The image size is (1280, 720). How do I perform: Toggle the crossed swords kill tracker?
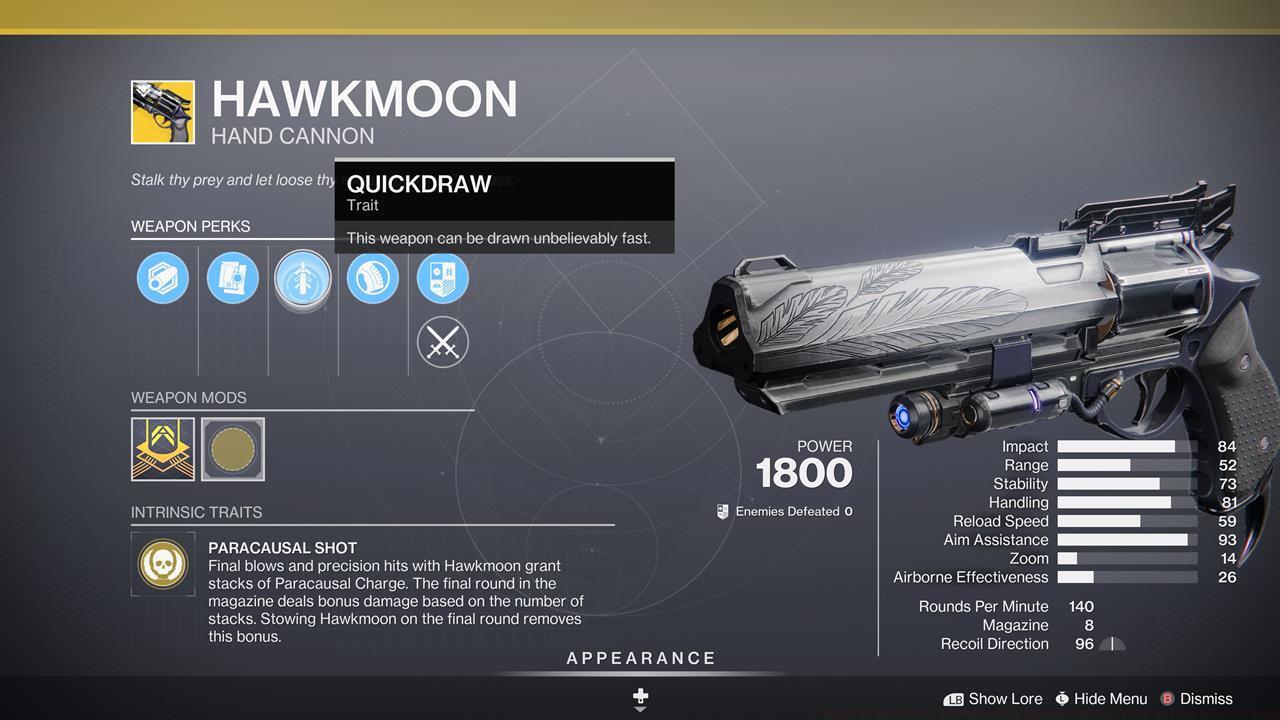pyautogui.click(x=443, y=342)
